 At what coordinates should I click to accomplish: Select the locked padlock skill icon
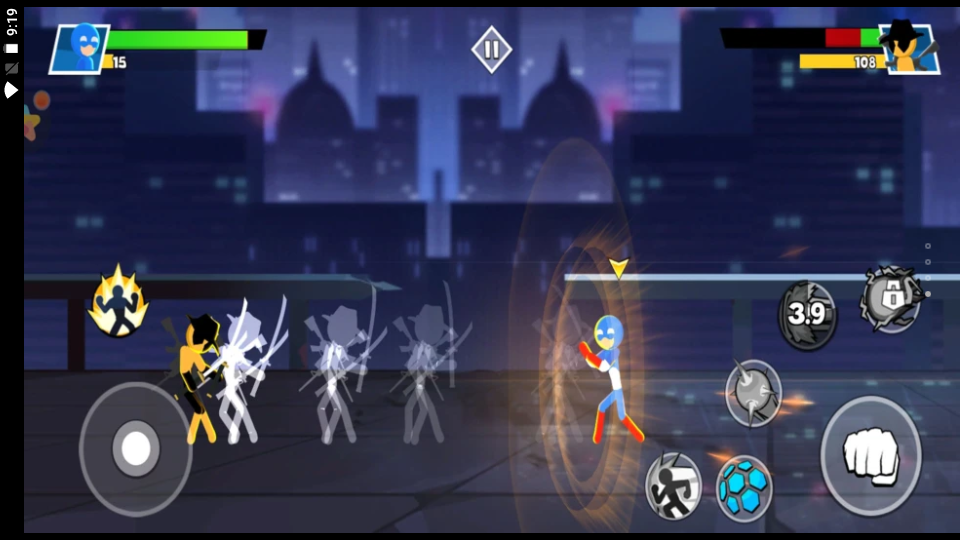click(x=891, y=298)
